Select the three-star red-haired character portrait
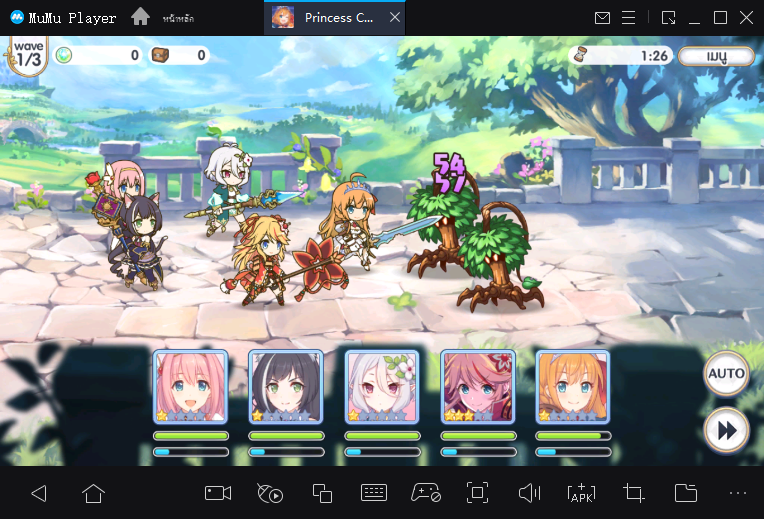 click(478, 387)
